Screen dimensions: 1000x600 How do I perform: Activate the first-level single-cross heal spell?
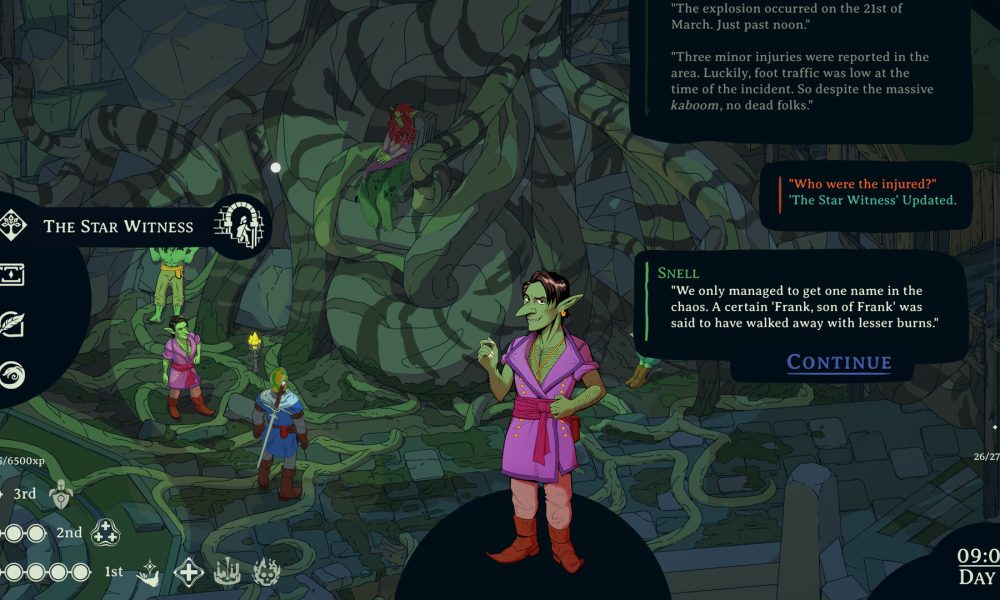tap(189, 572)
